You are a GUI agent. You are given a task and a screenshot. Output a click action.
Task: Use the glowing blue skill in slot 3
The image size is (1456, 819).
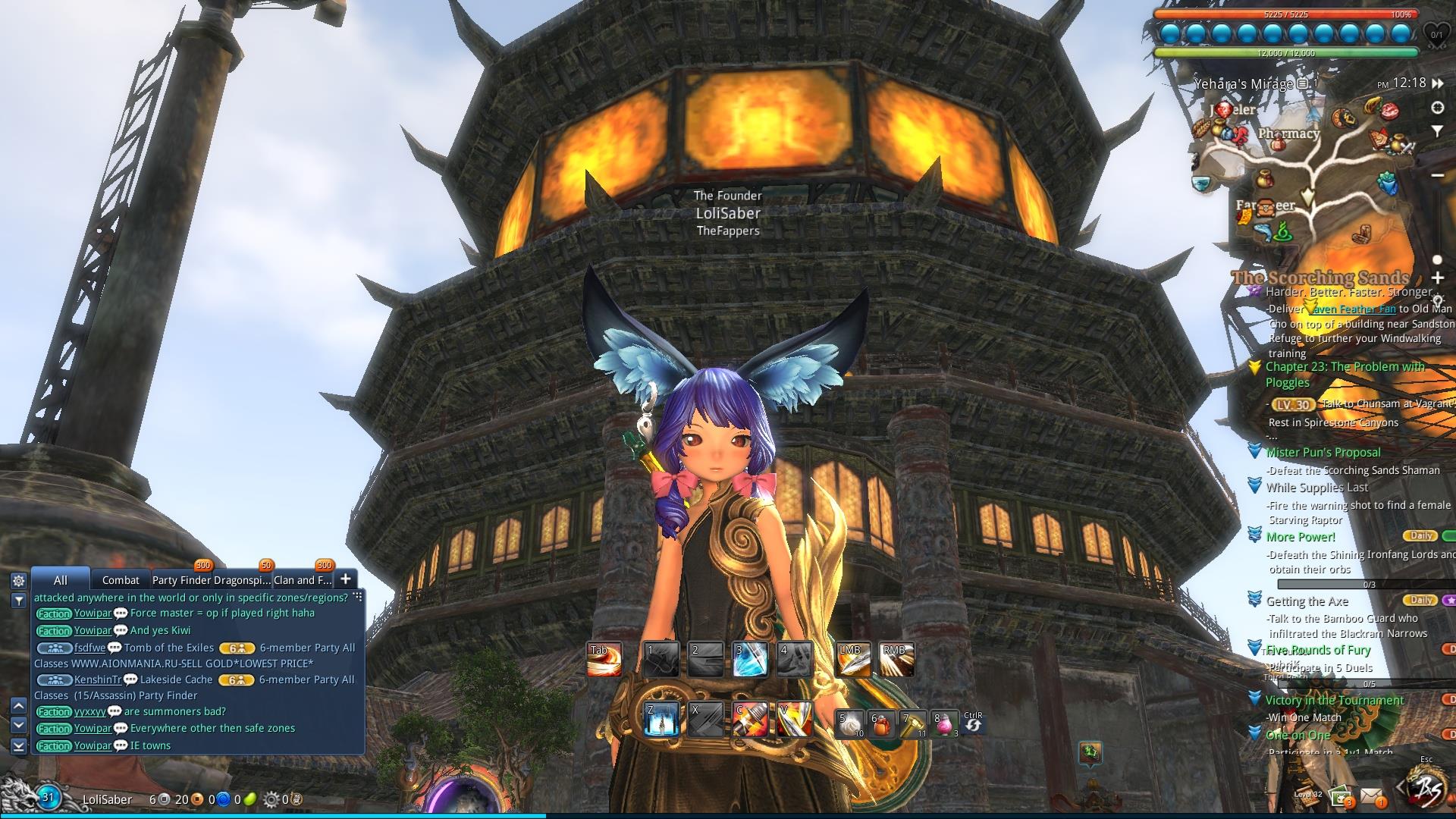coord(751,660)
